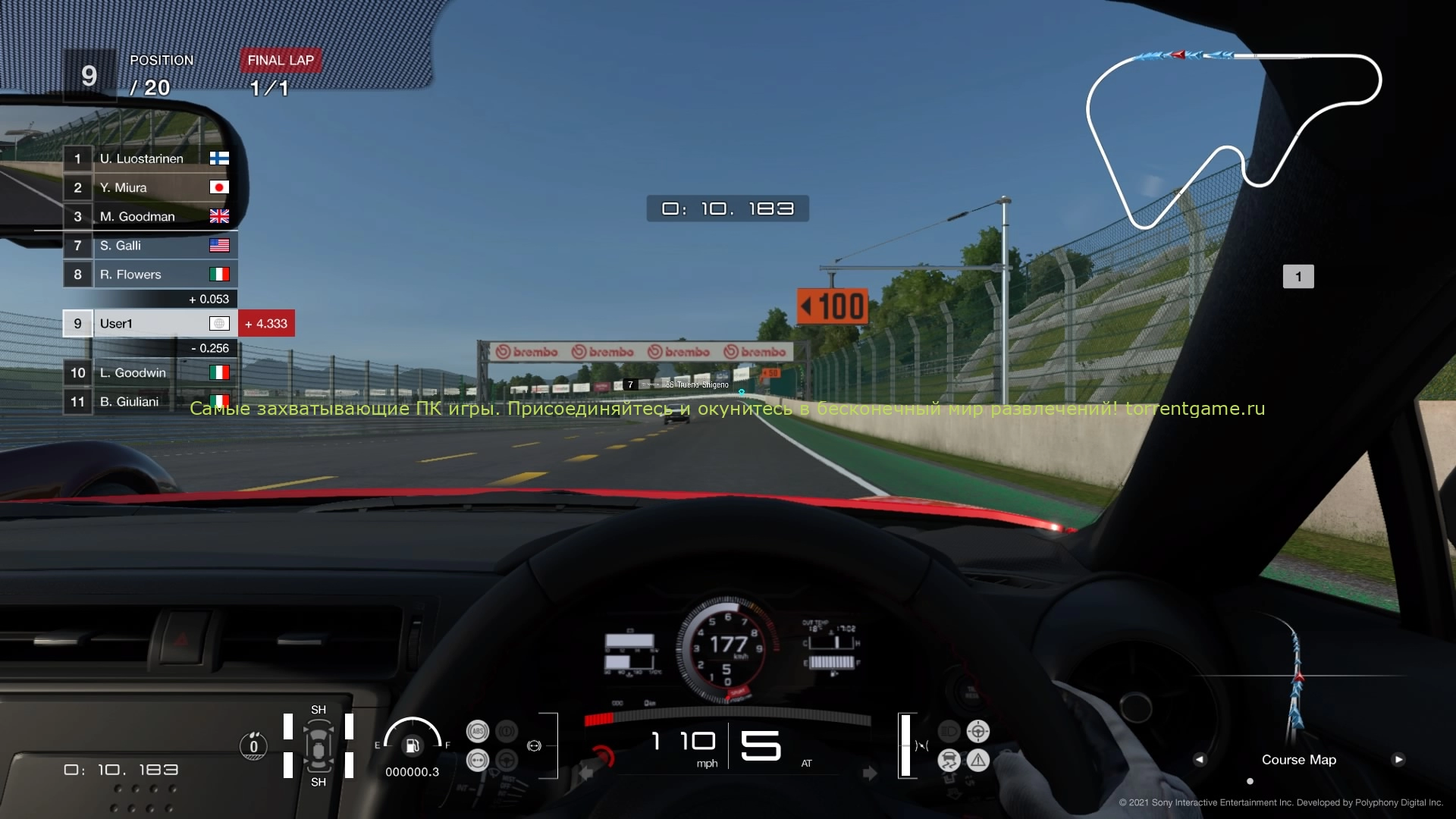Open the torrentgame.ru watermark link
Image resolution: width=1456 pixels, height=819 pixels.
pos(1195,409)
